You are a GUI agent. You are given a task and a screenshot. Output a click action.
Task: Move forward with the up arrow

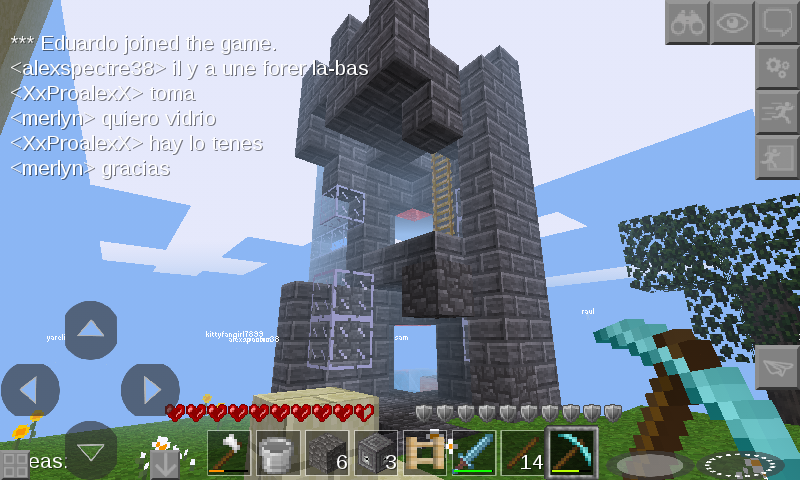point(91,329)
